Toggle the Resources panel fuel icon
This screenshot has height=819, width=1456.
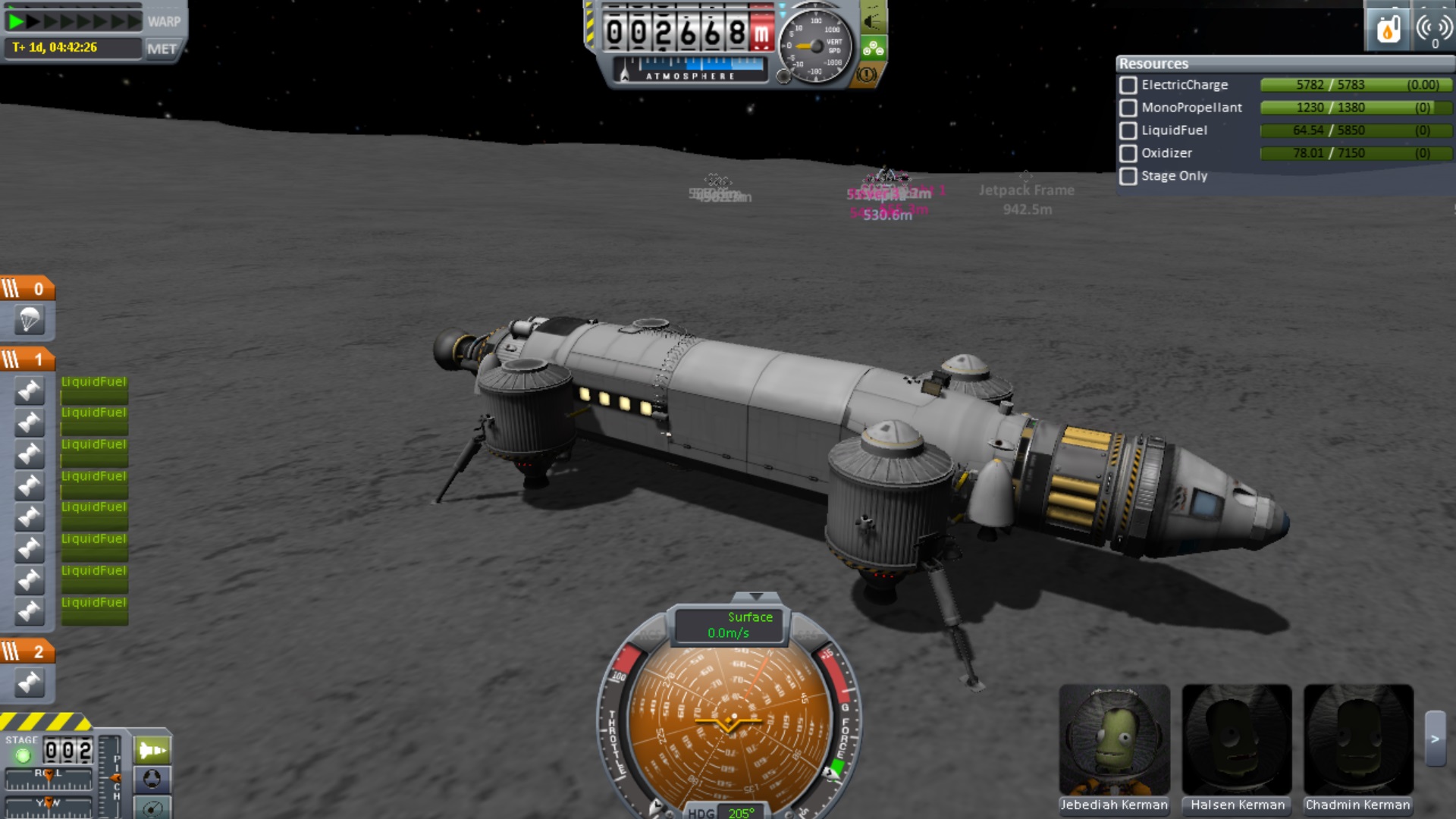pyautogui.click(x=1388, y=30)
